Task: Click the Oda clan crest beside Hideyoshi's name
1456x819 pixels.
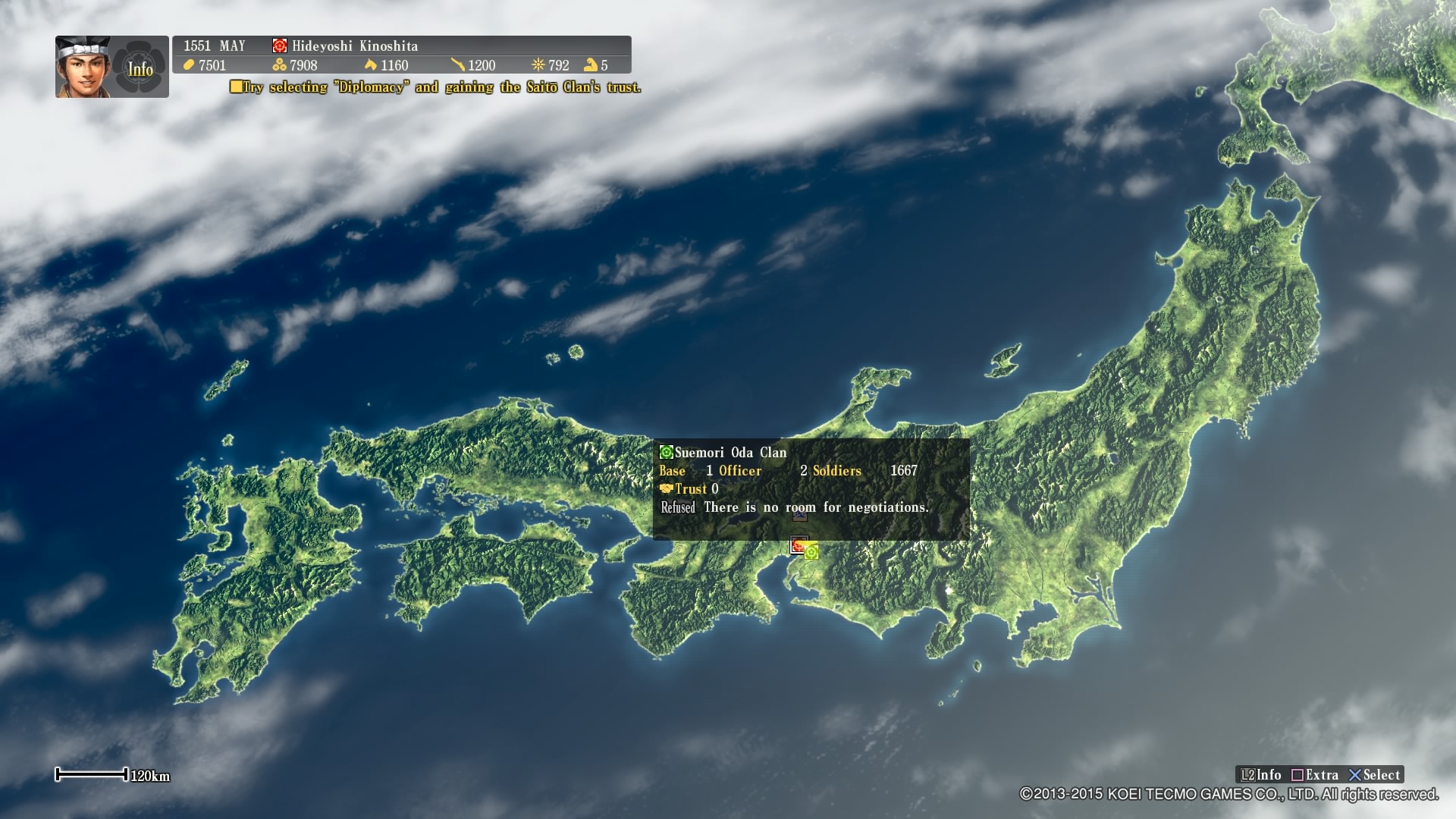Action: [279, 45]
